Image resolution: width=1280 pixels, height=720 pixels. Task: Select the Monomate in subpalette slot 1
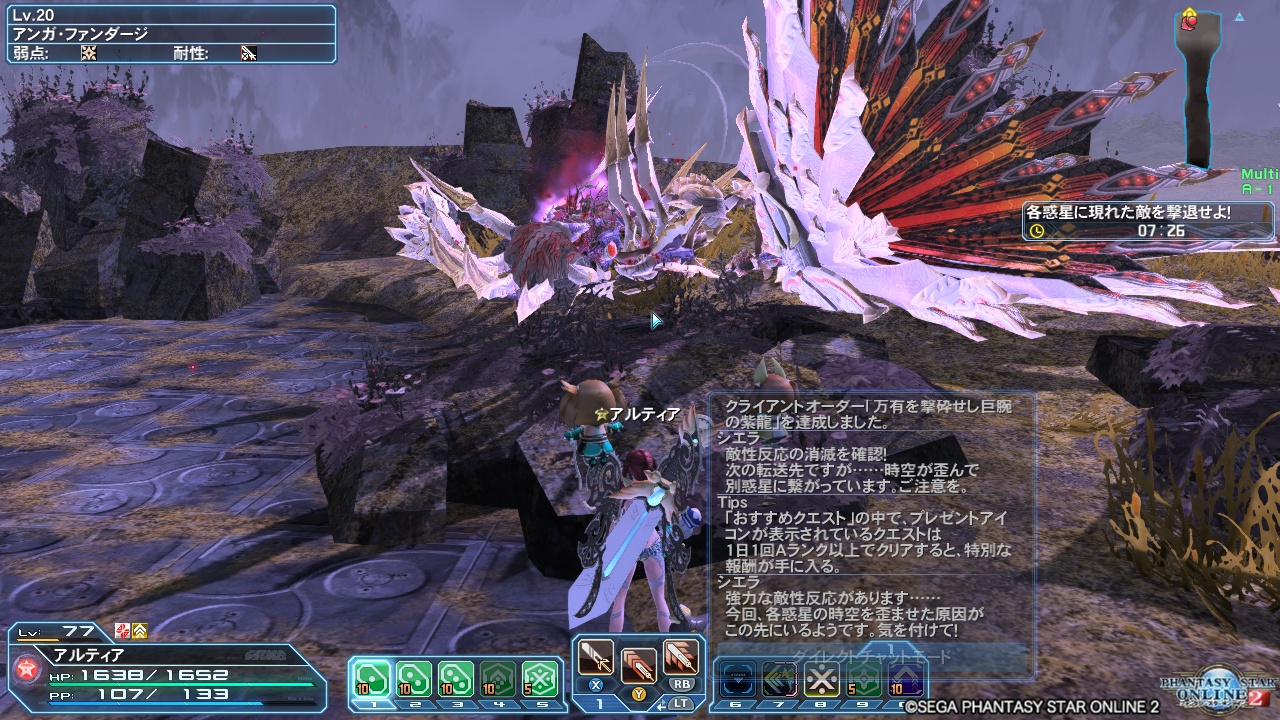[x=371, y=677]
